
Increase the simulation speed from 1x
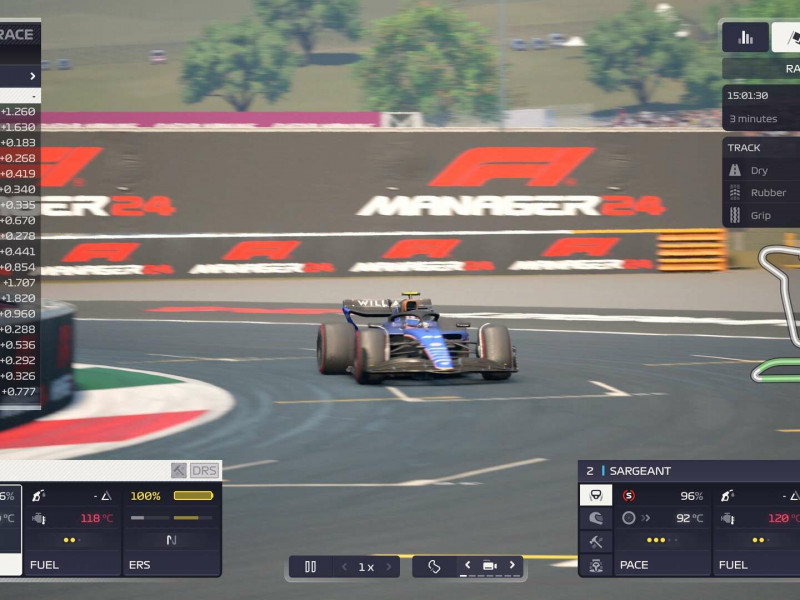[389, 567]
